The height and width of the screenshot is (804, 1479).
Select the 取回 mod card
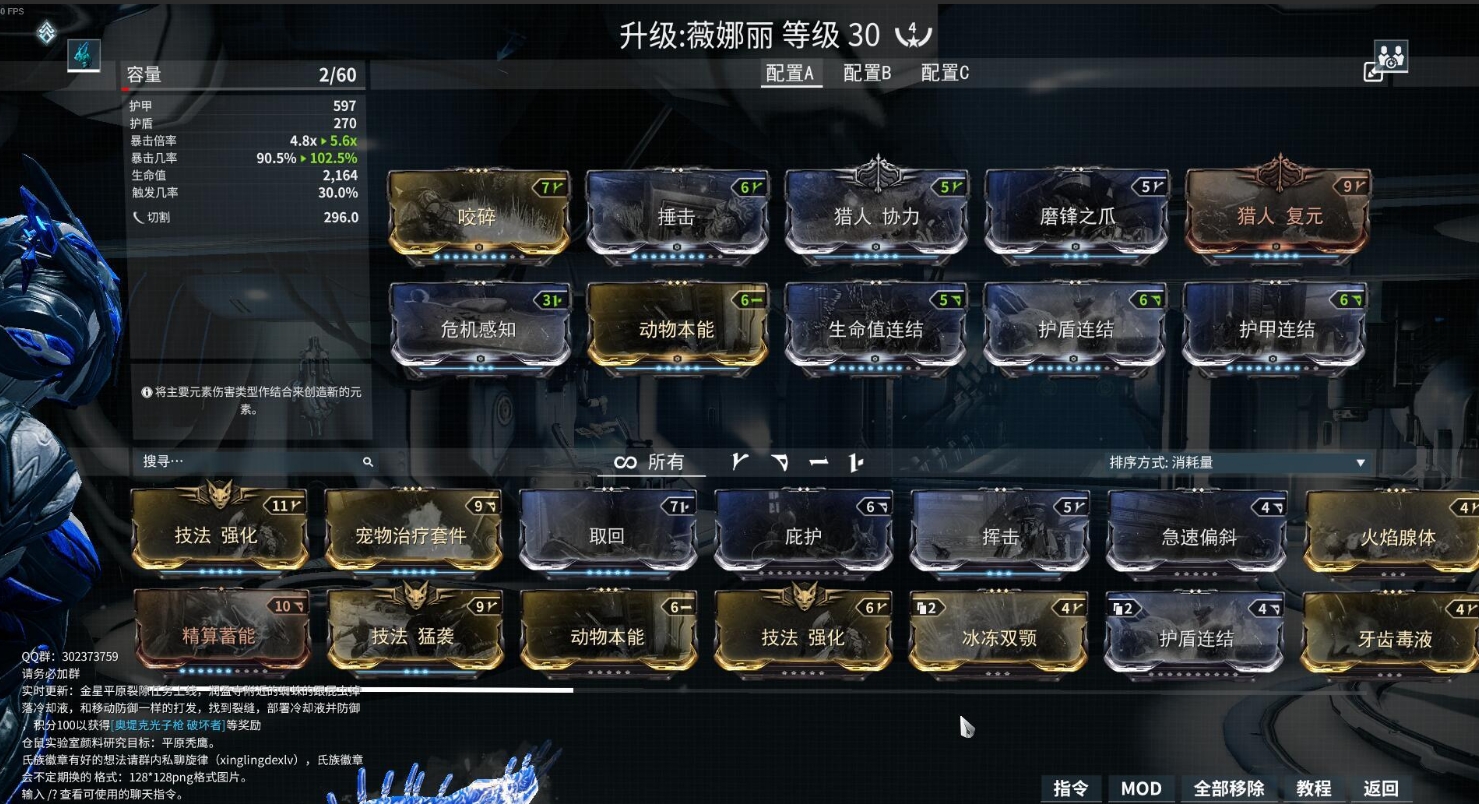[606, 535]
